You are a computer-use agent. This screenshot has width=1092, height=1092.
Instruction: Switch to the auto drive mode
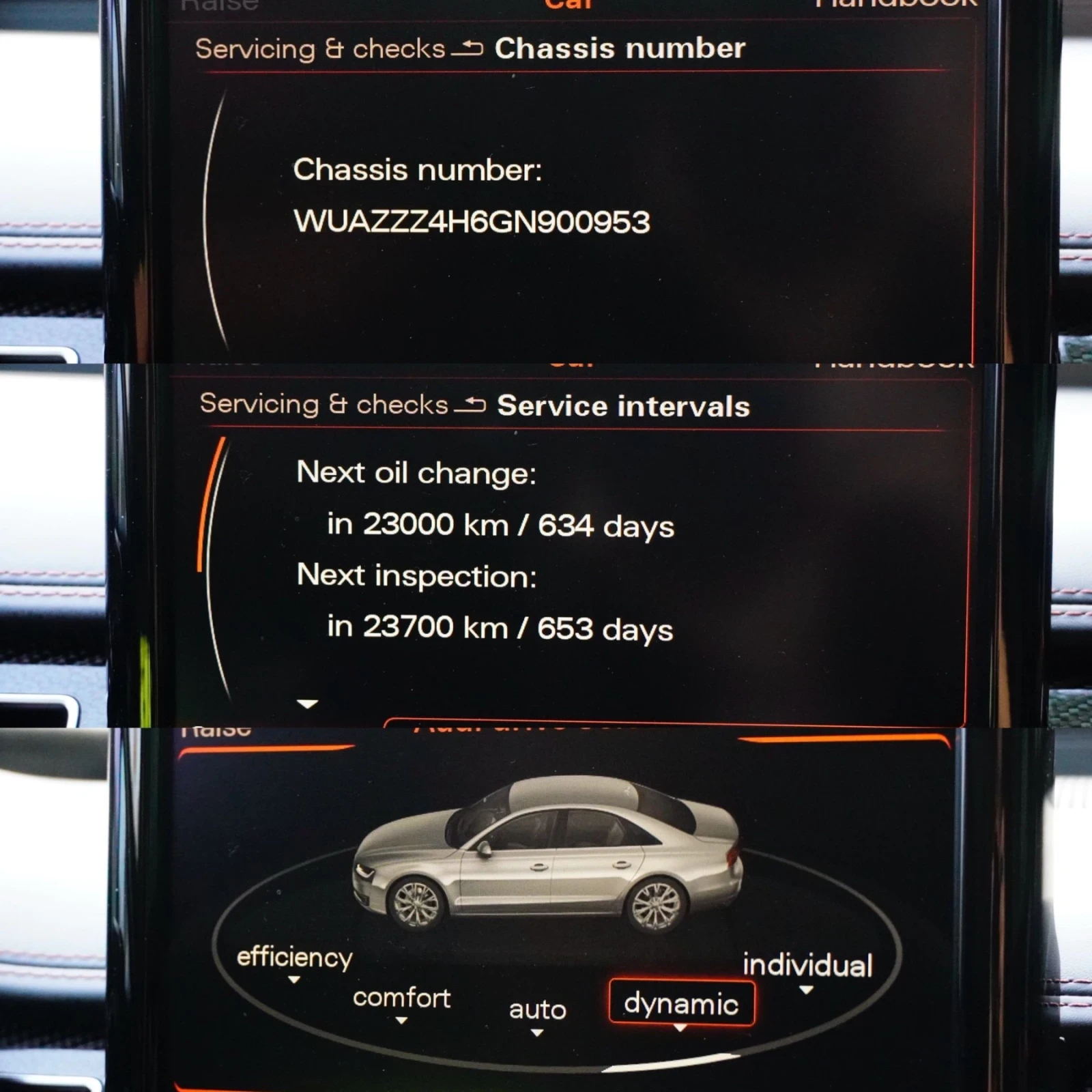pos(537,1010)
